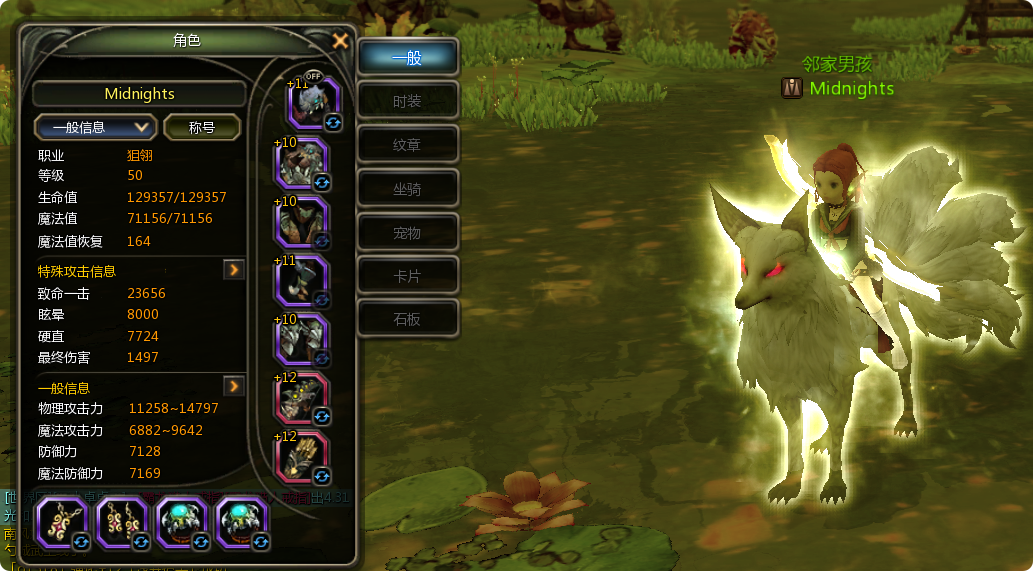This screenshot has width=1033, height=571.
Task: Close the 角色 character window
Action: [x=340, y=41]
